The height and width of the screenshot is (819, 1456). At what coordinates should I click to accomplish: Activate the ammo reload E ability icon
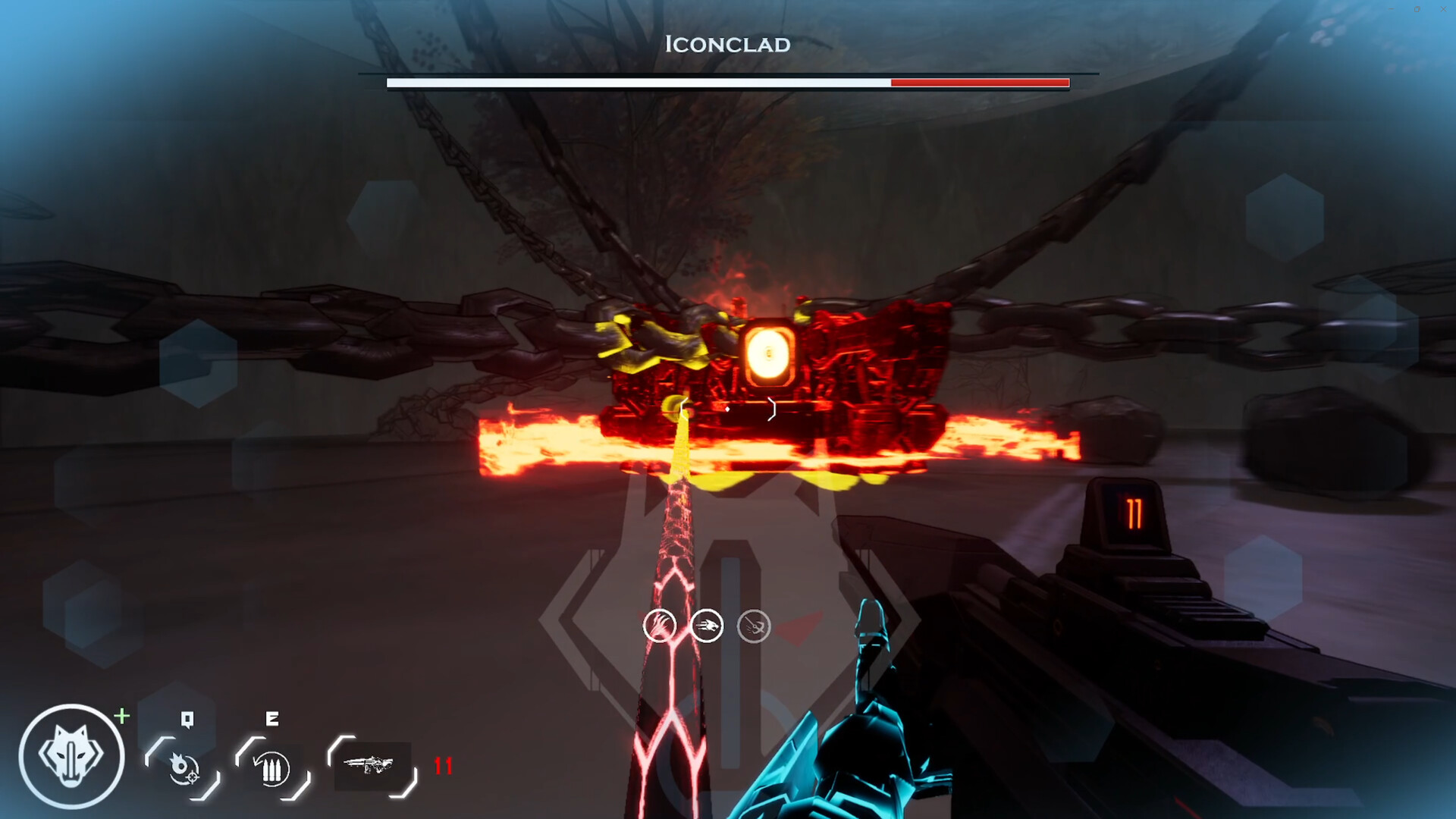point(271,768)
